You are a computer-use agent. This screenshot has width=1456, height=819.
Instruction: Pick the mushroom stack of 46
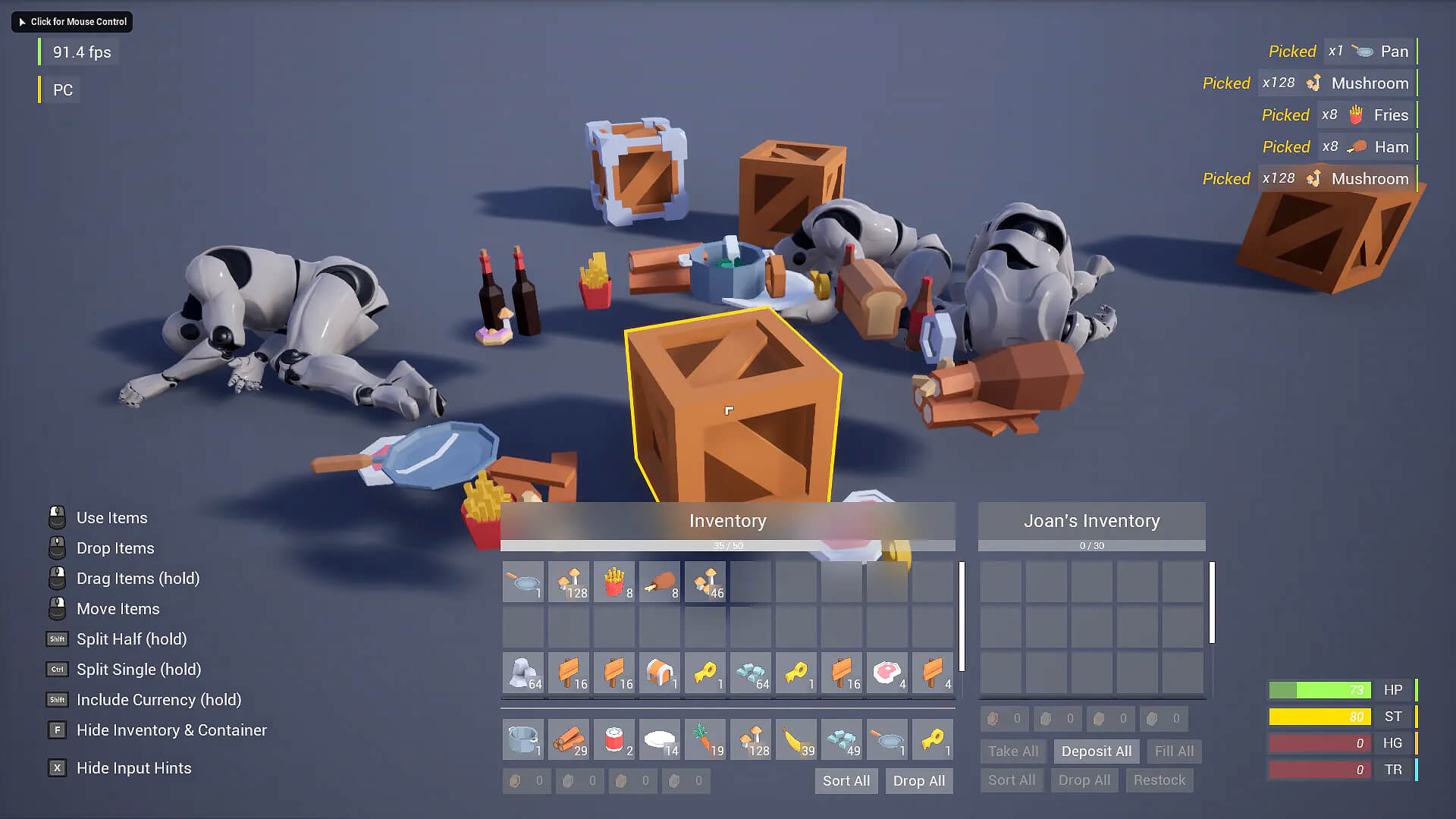(x=705, y=582)
